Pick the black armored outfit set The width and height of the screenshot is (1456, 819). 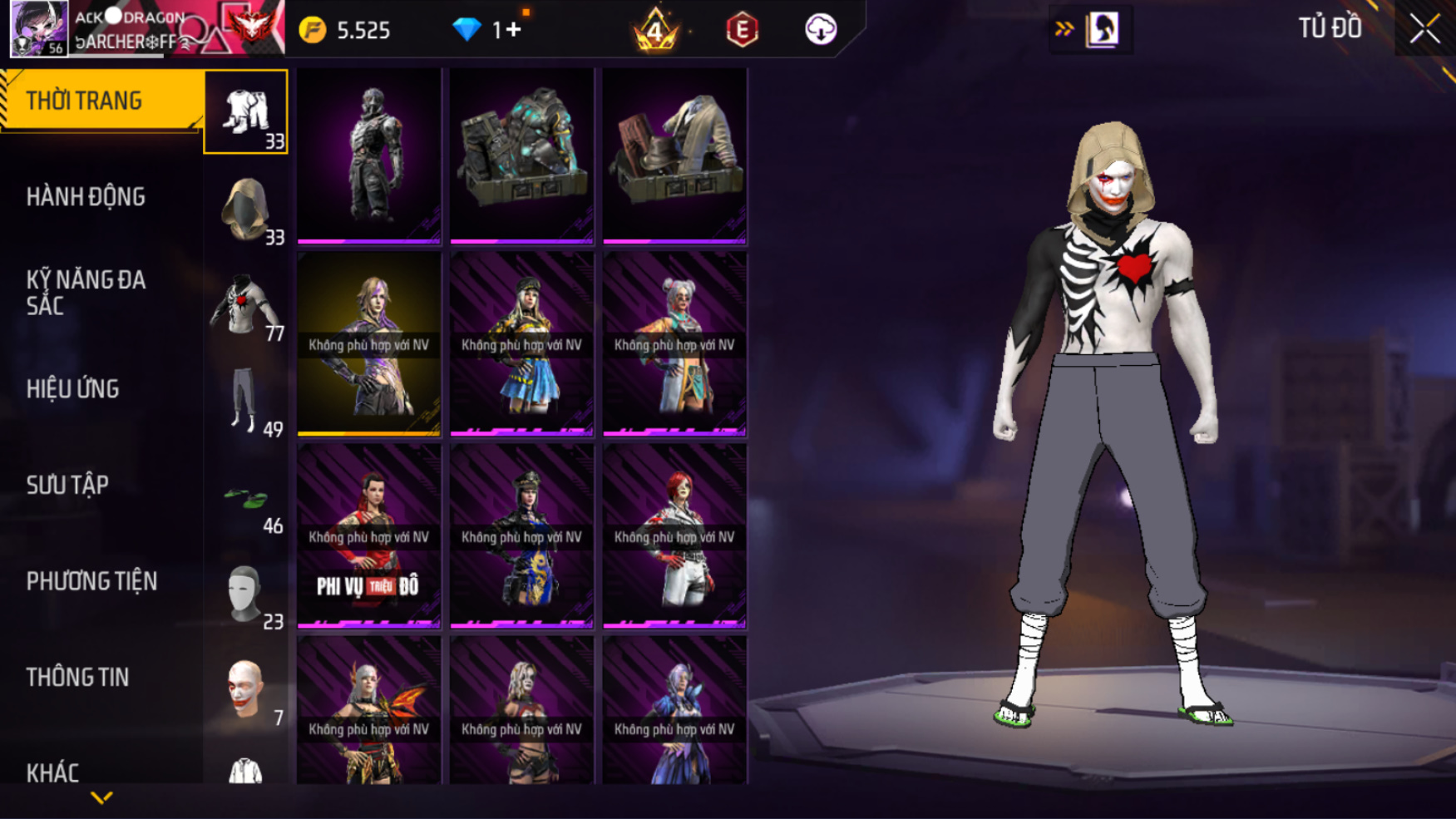[x=369, y=155]
